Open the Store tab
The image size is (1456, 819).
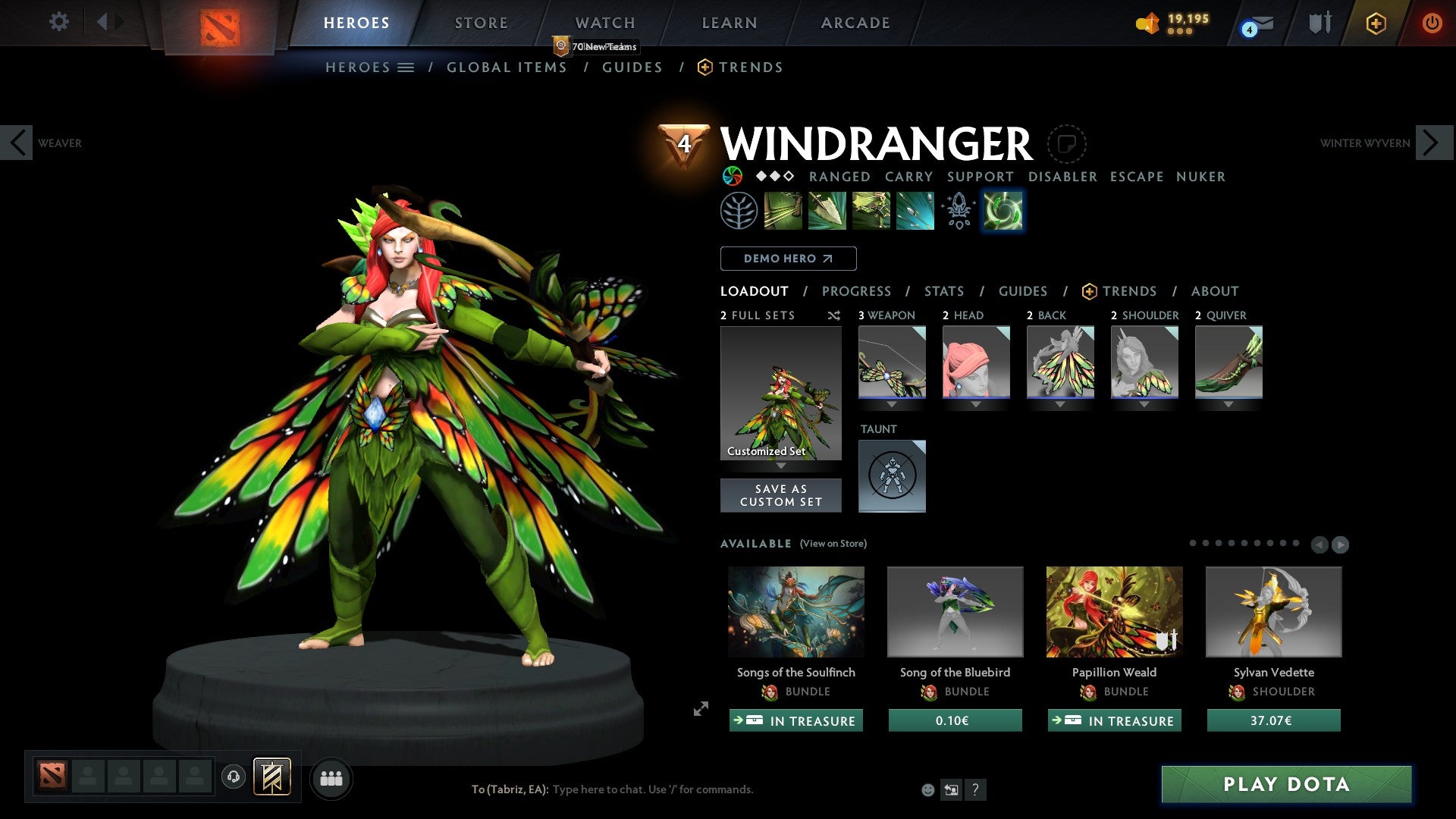[x=482, y=23]
